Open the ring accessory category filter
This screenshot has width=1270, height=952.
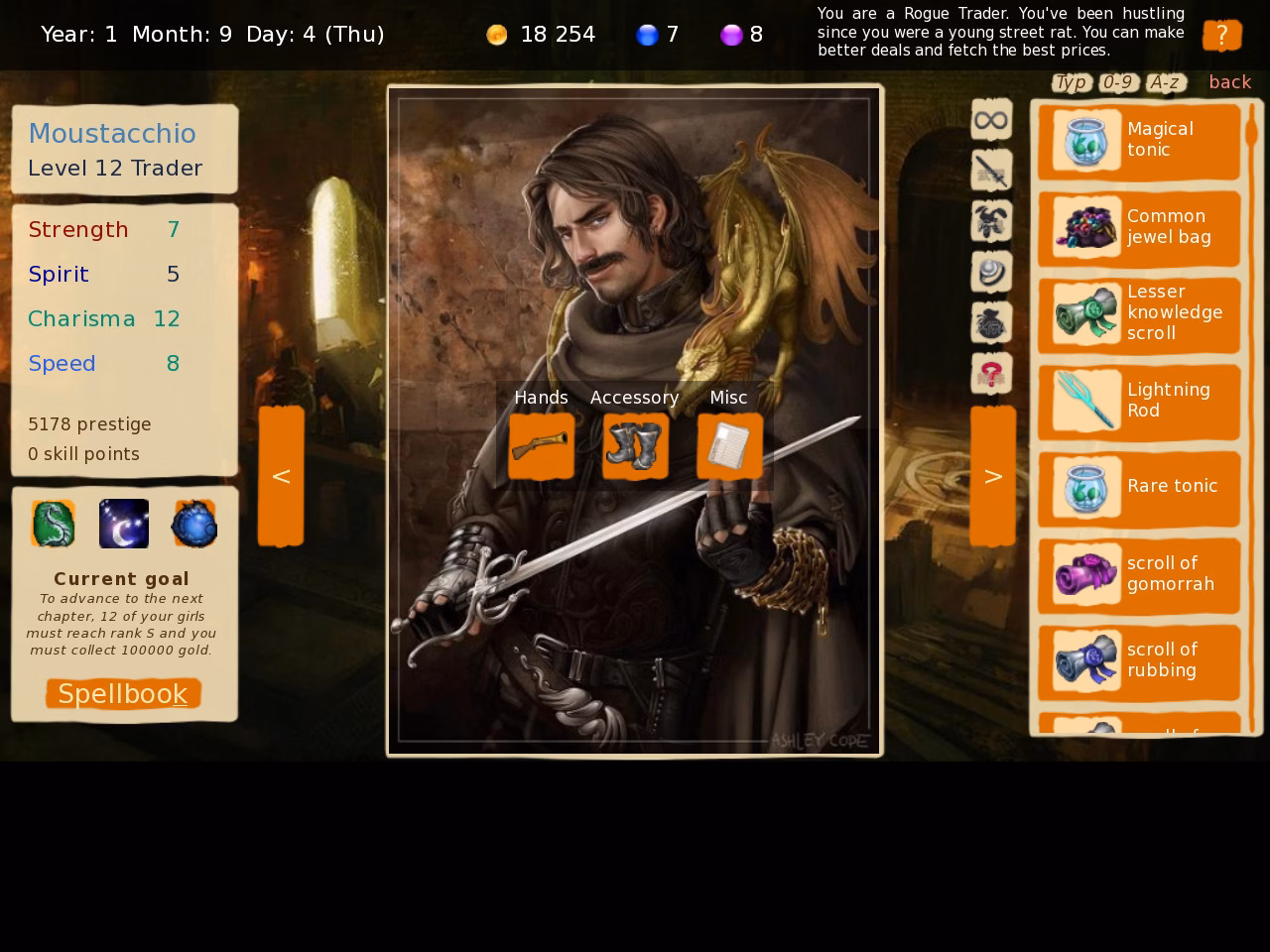tap(991, 271)
